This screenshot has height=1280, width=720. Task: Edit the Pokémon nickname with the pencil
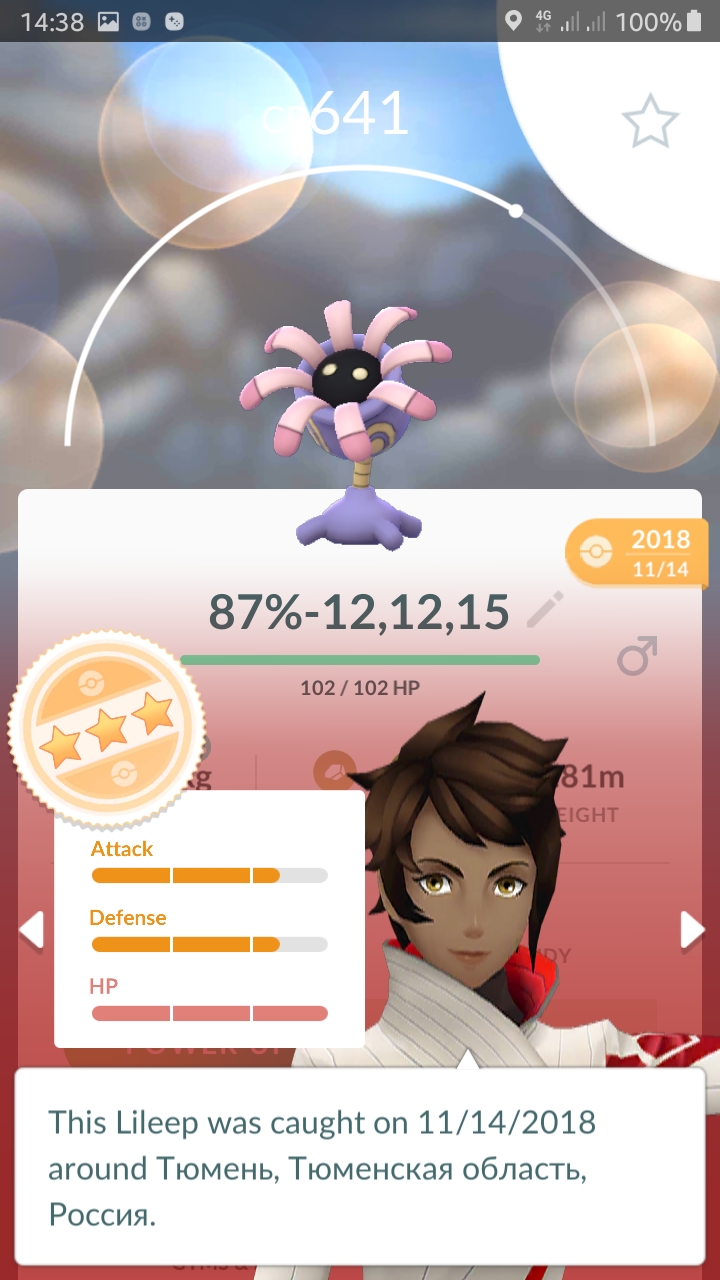pyautogui.click(x=545, y=609)
